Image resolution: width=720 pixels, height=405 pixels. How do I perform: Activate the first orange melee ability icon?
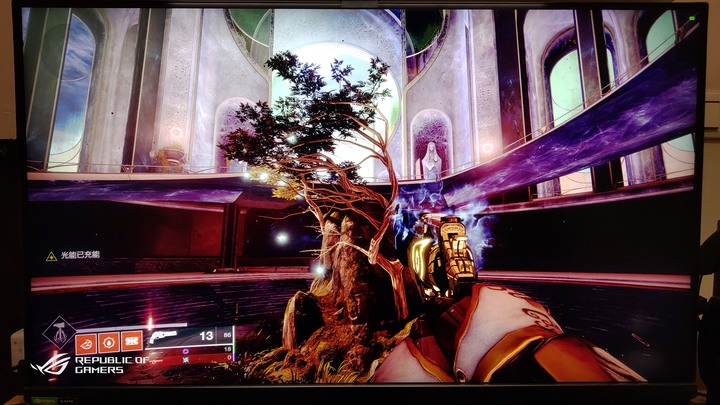(87, 341)
